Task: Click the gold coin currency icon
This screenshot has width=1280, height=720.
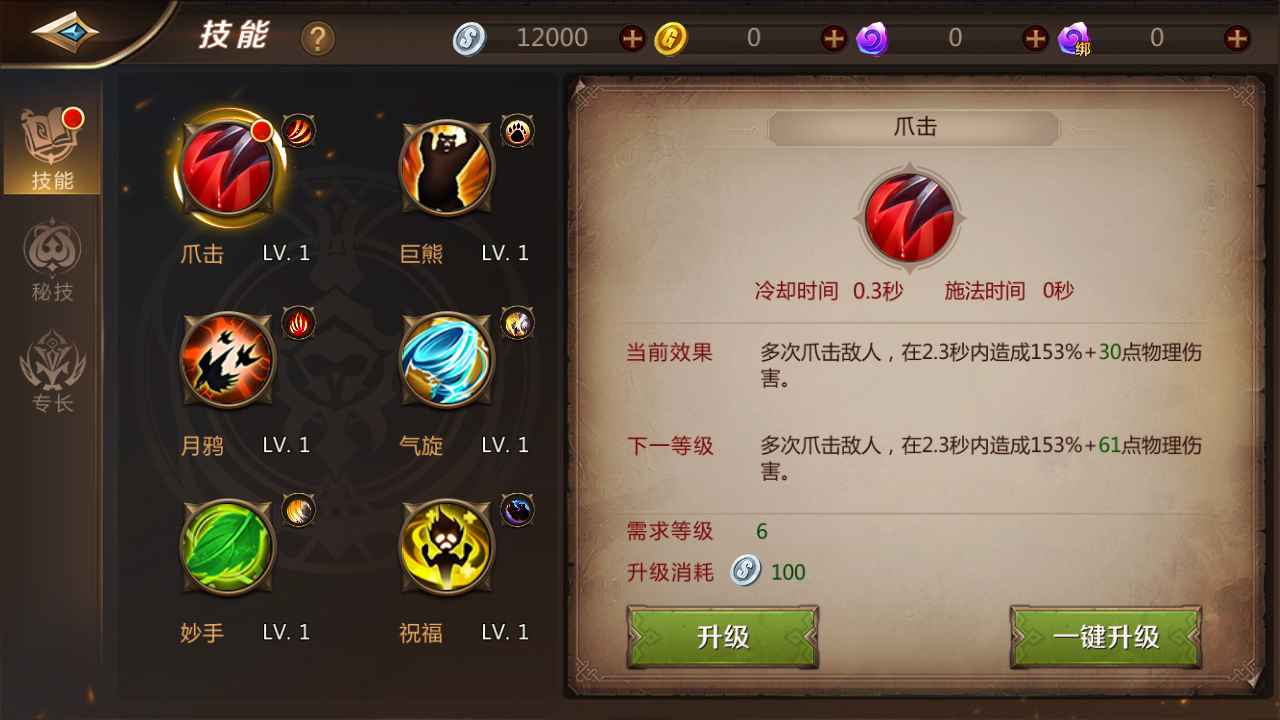Action: tap(669, 37)
